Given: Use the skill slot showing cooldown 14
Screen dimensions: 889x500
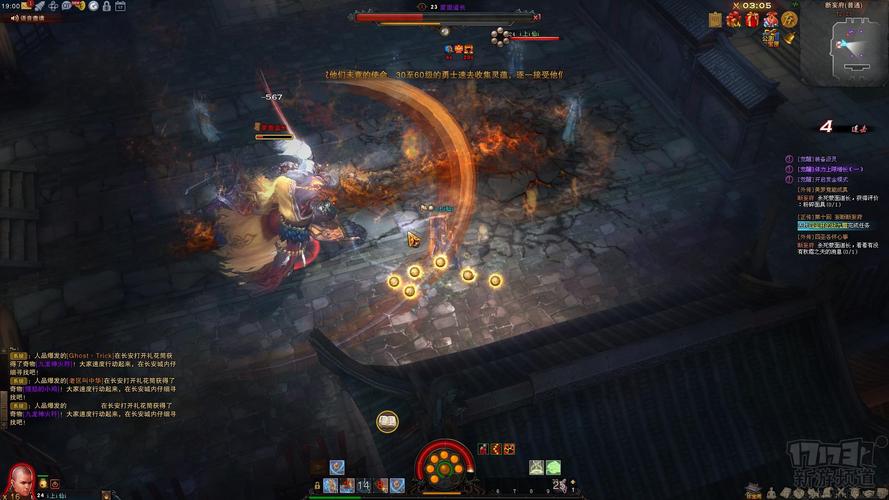Looking at the screenshot, I should click(x=364, y=485).
